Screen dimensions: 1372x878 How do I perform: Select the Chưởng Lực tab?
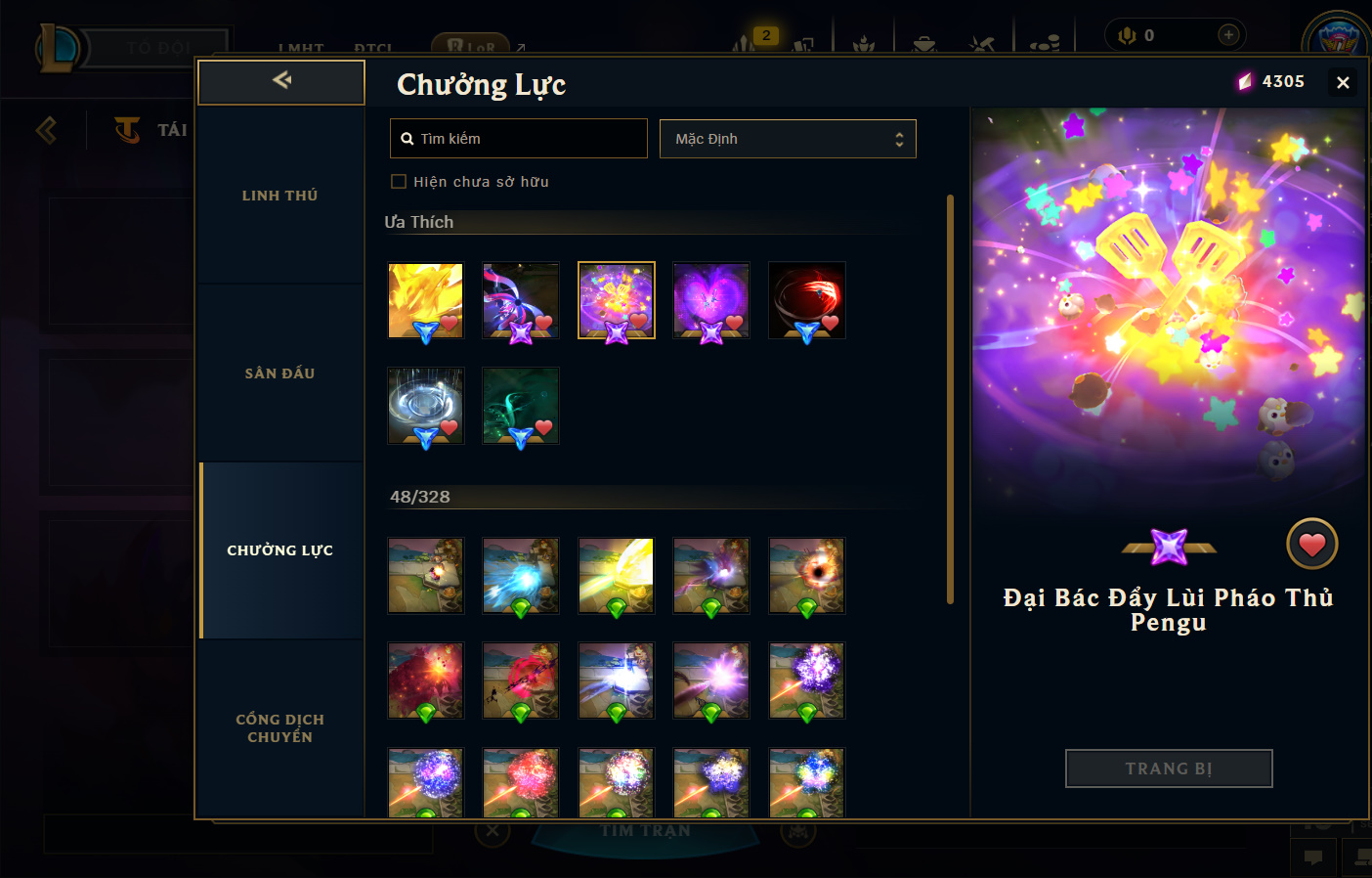[280, 550]
